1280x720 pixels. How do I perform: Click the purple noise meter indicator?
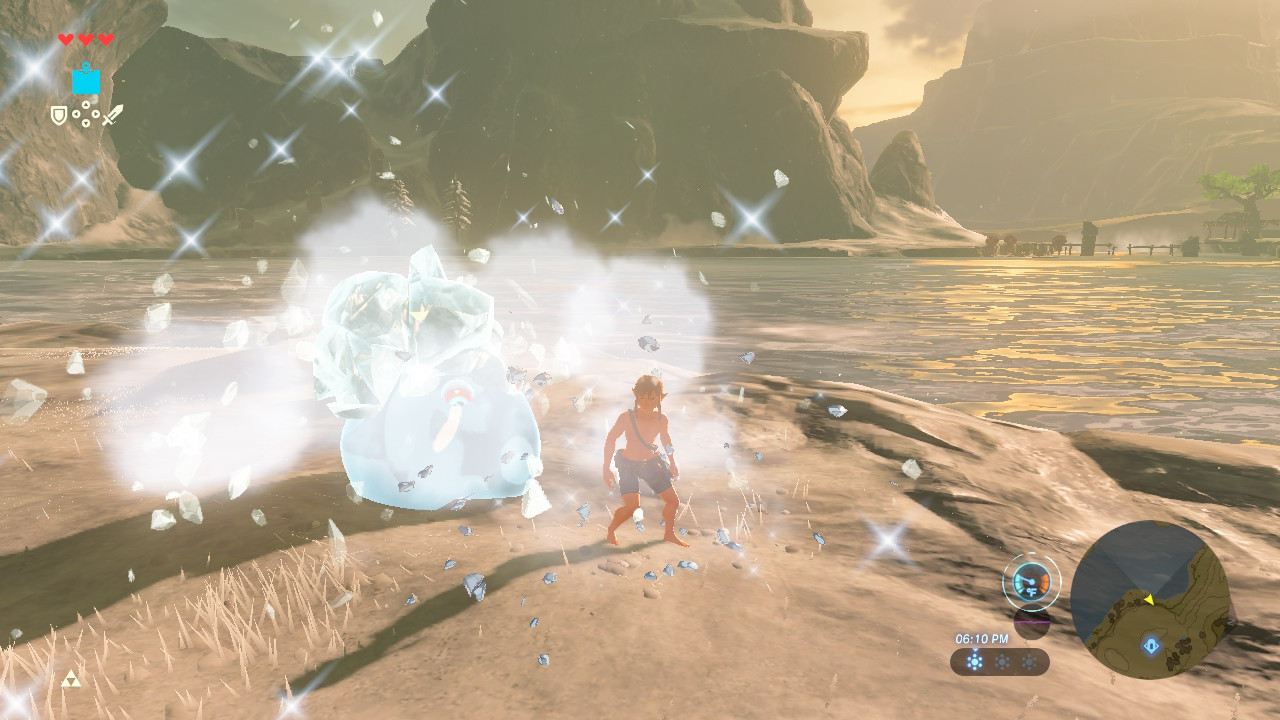point(1031,621)
